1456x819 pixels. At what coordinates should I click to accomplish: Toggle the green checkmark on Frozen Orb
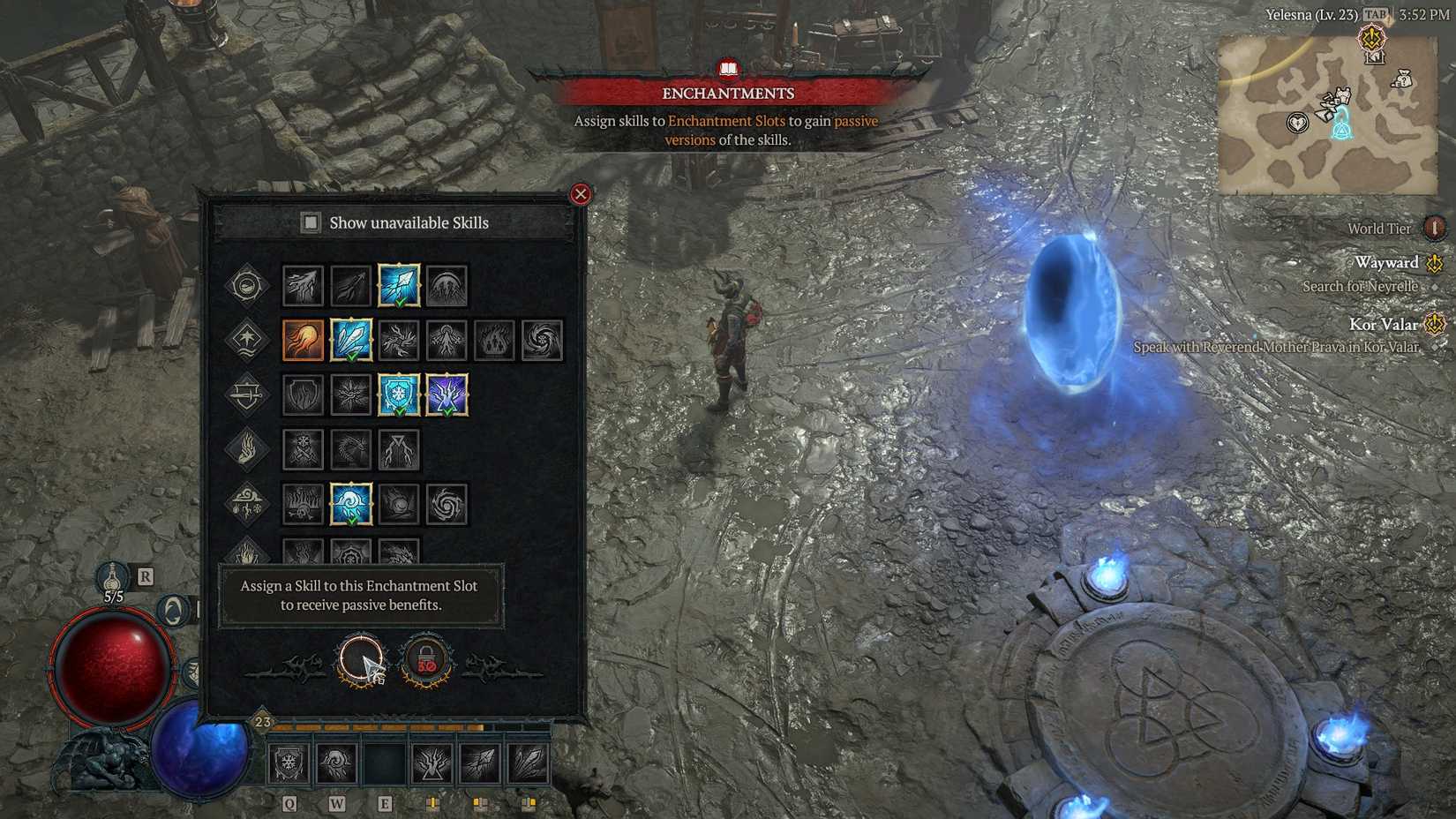352,521
